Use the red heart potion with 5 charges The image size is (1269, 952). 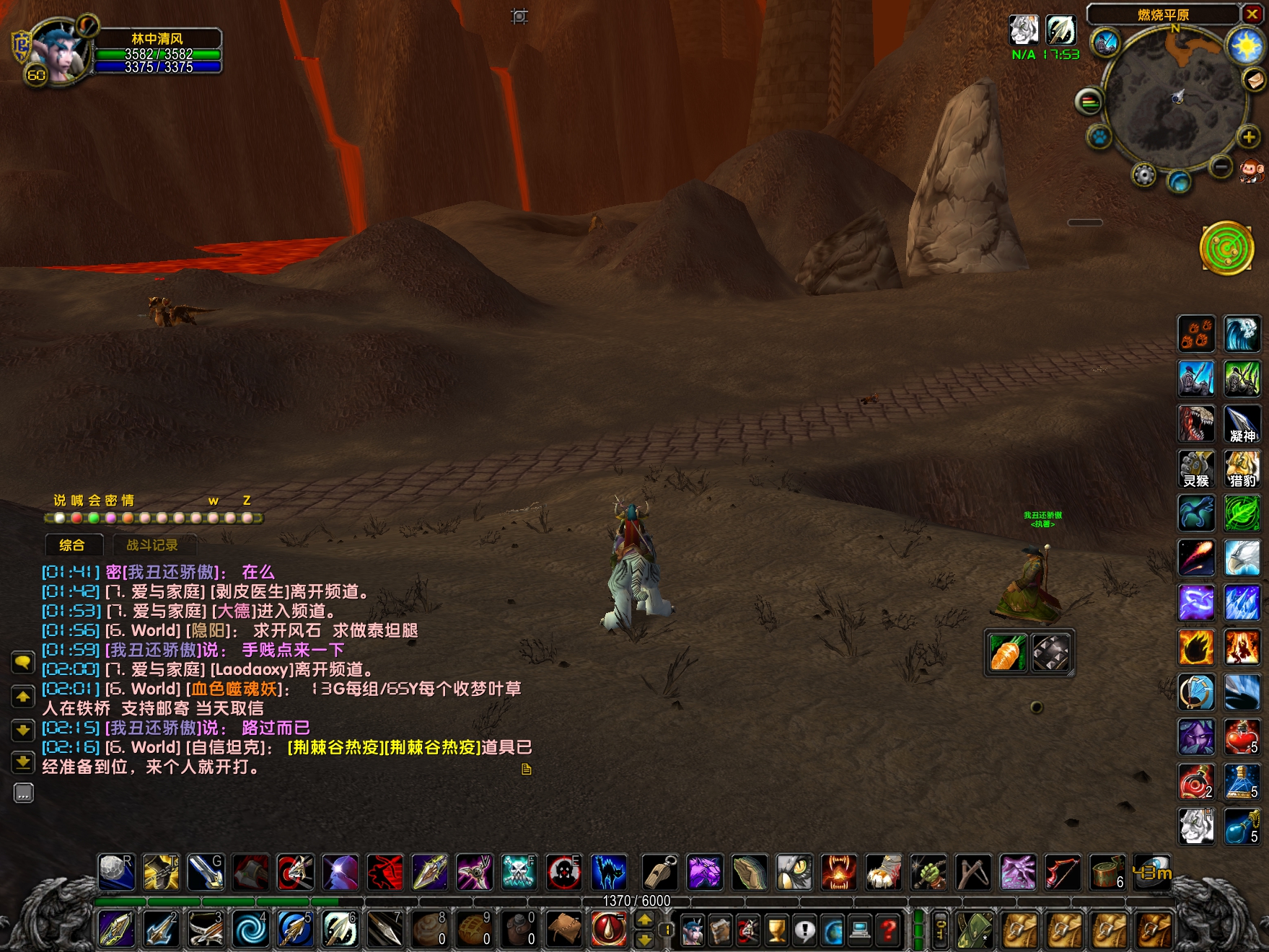click(1241, 737)
